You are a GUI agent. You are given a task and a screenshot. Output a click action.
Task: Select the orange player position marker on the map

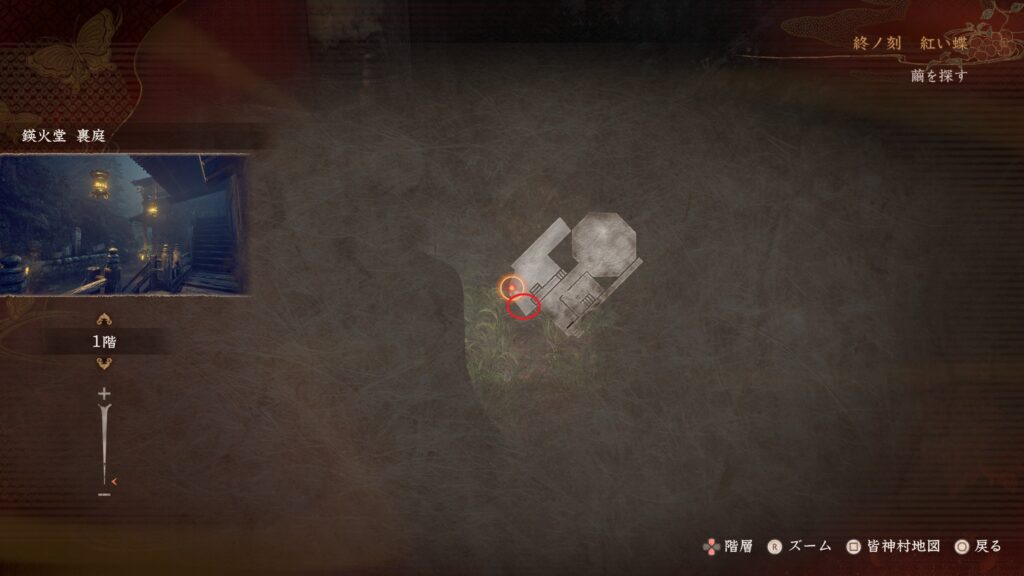click(x=512, y=288)
